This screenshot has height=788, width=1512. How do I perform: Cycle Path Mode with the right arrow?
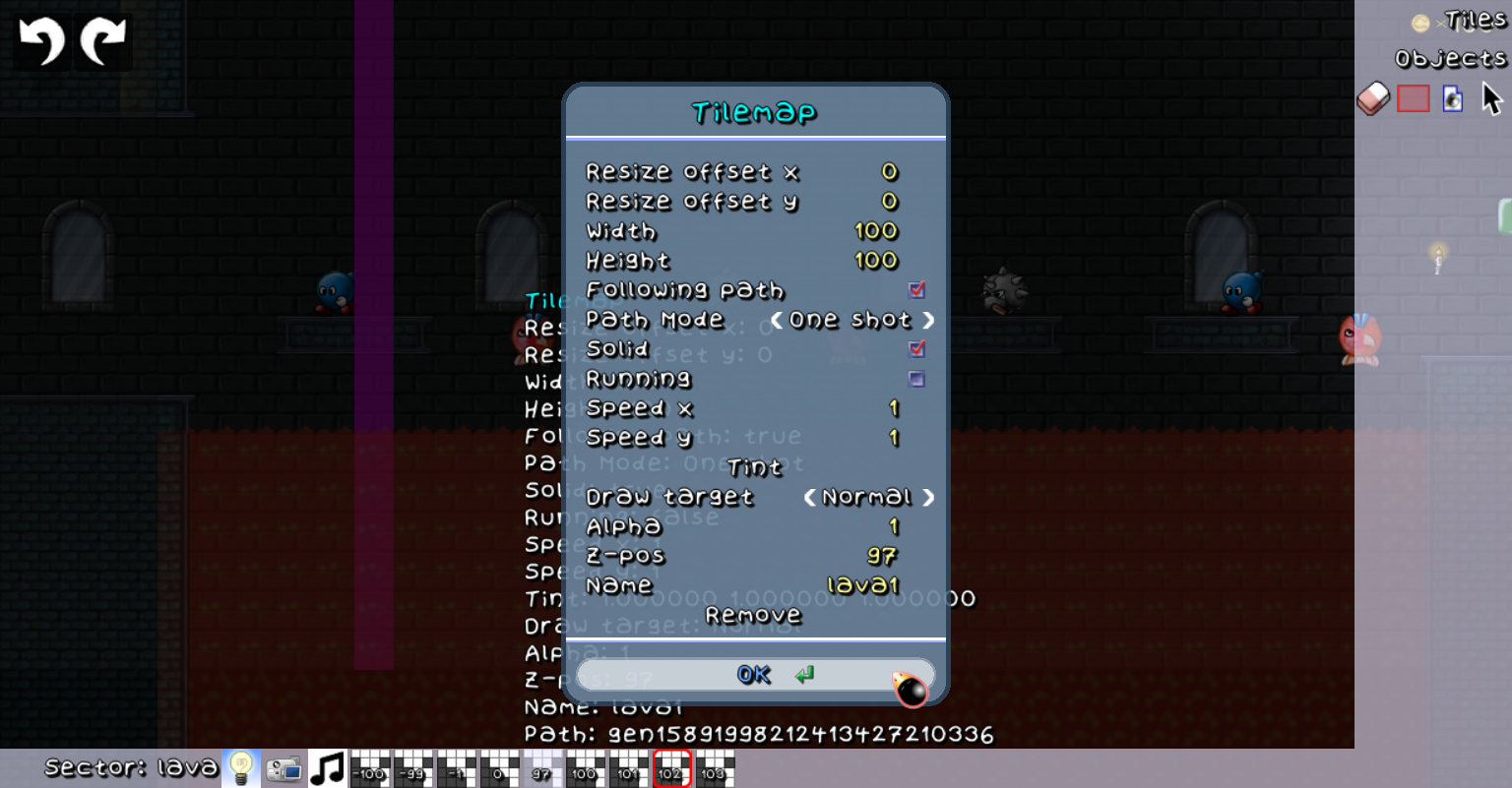tap(928, 321)
